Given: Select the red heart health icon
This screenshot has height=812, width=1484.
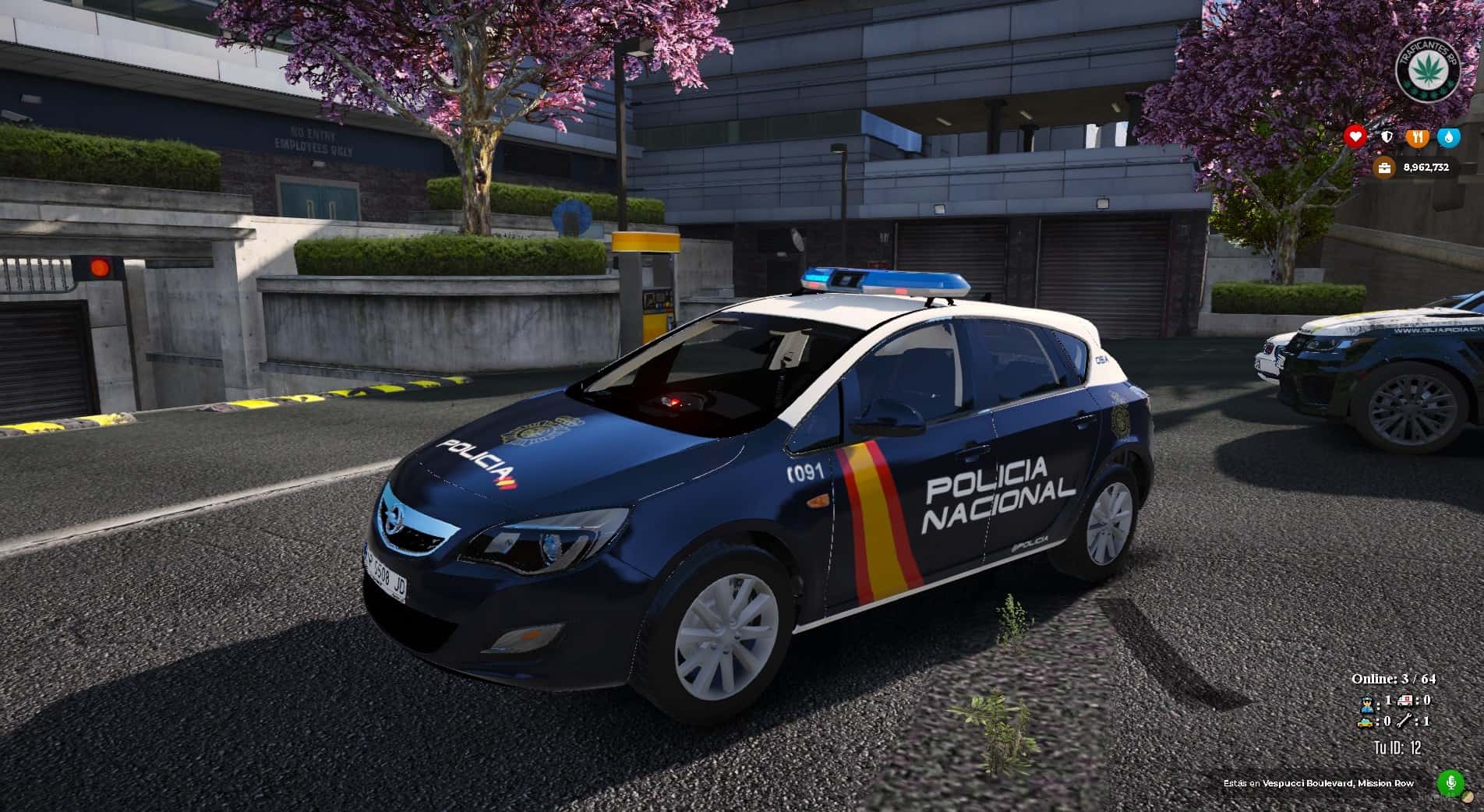Looking at the screenshot, I should click(1355, 137).
